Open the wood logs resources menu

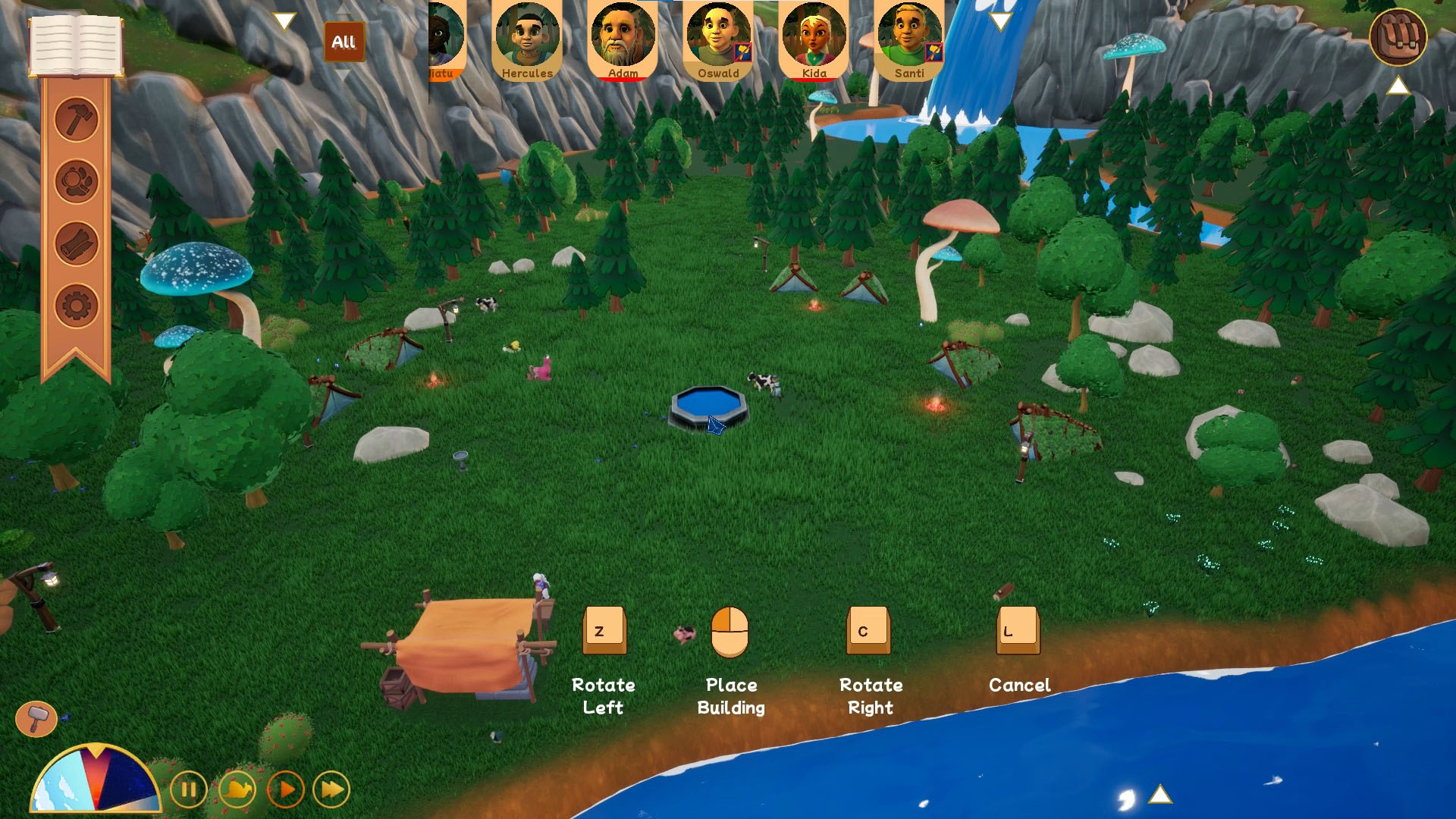[77, 243]
